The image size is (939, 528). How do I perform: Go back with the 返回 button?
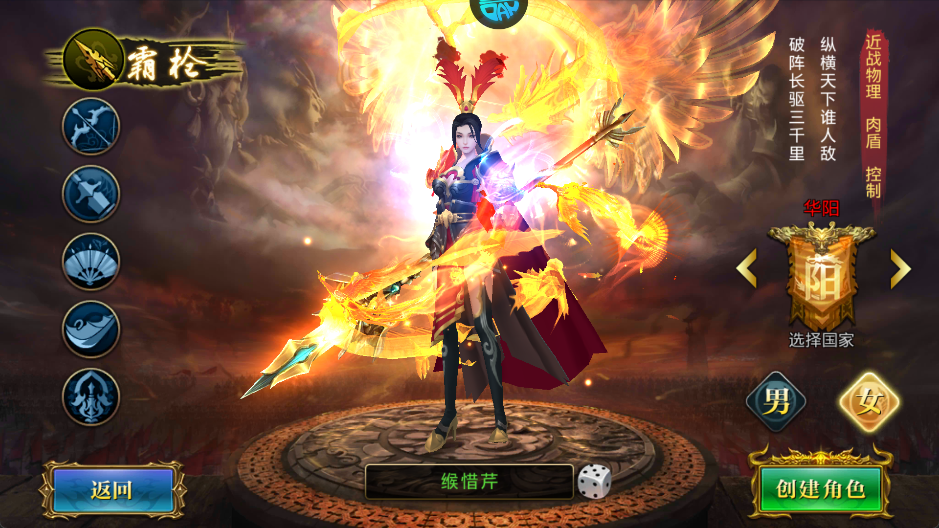(111, 490)
